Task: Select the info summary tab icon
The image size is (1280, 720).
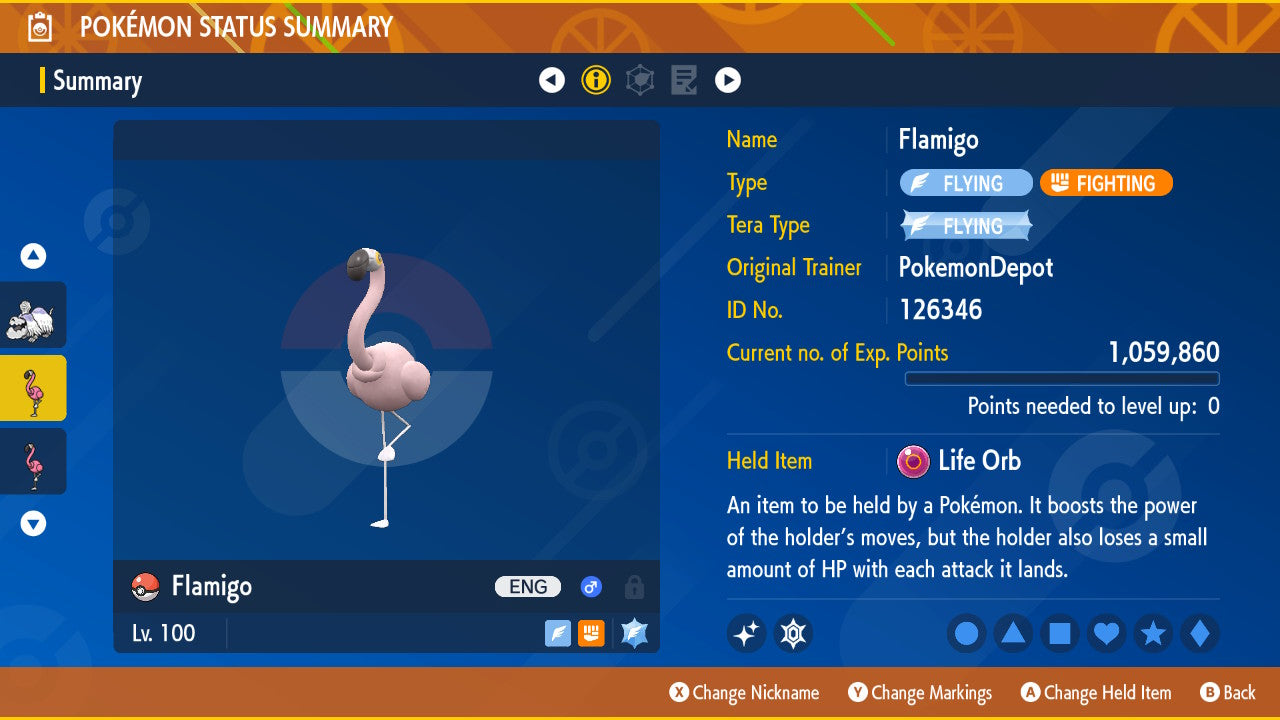Action: (x=596, y=80)
